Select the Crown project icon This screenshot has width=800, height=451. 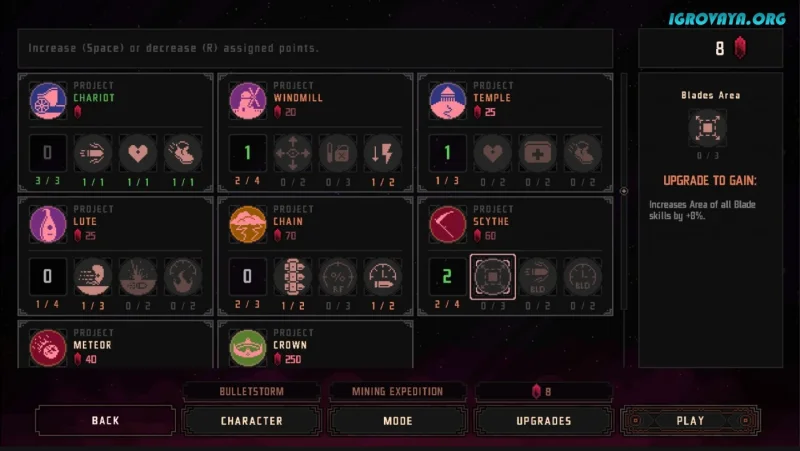248,347
